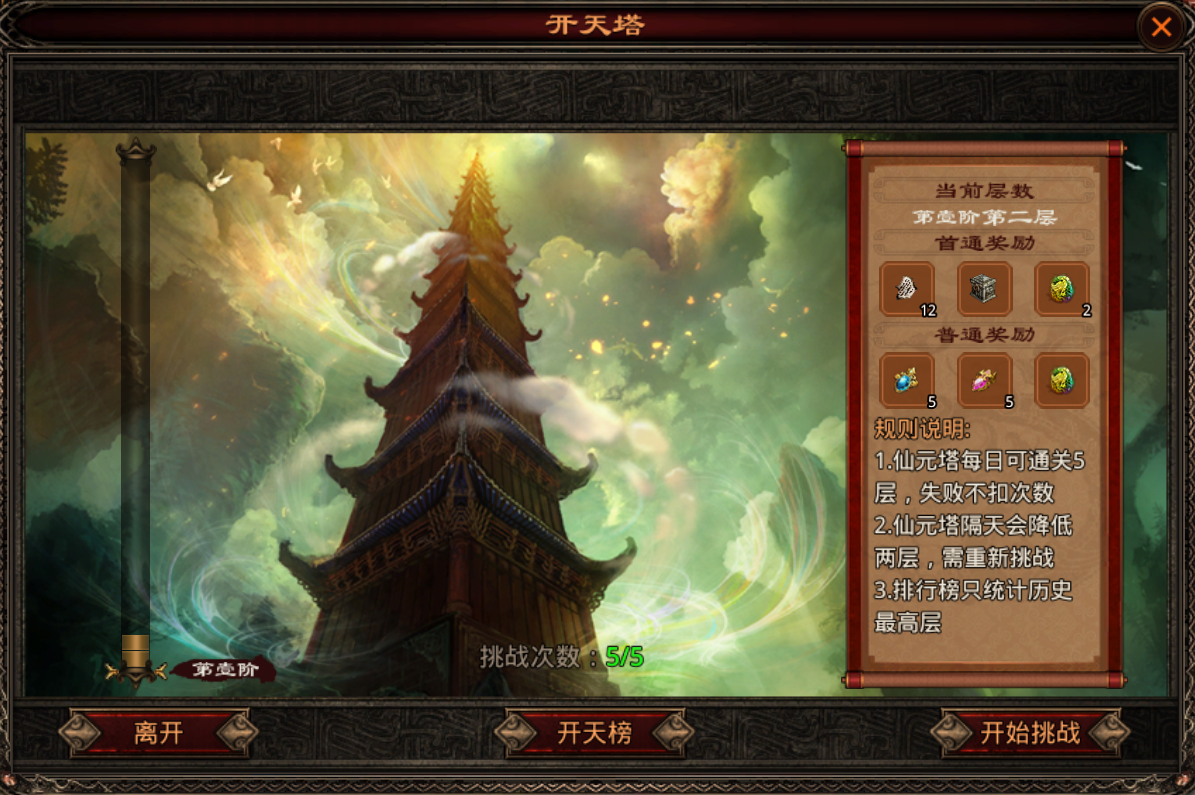Open the 开天榜 ranking list
This screenshot has width=1195, height=795.
pyautogui.click(x=595, y=733)
